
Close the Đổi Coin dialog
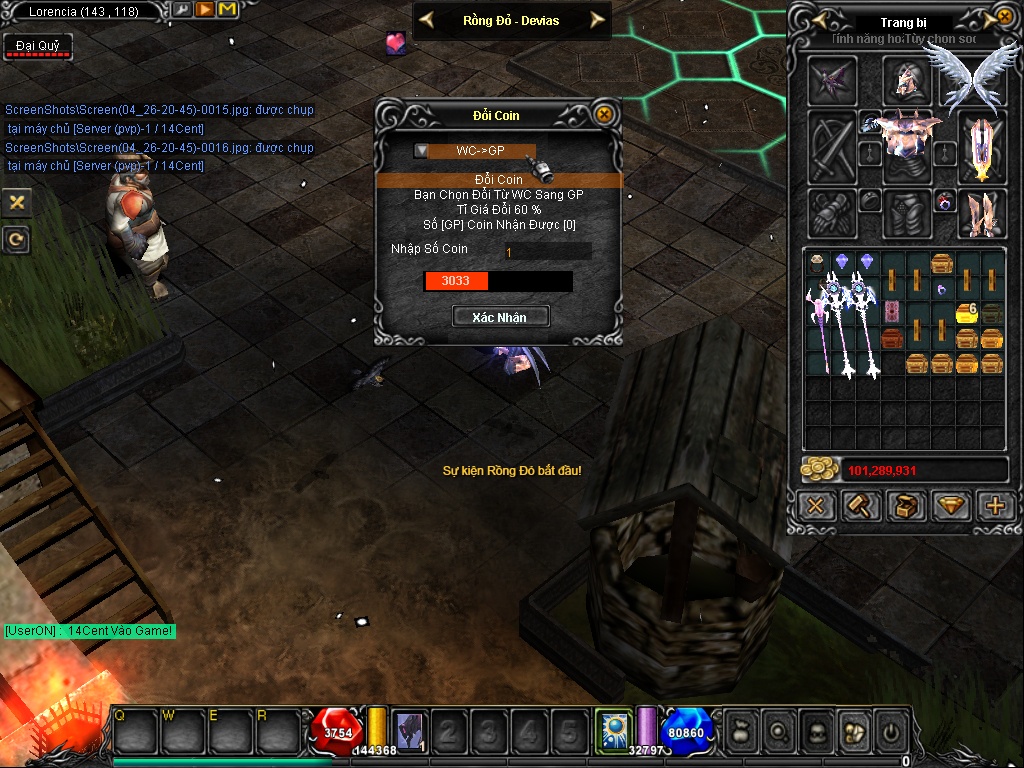point(603,115)
